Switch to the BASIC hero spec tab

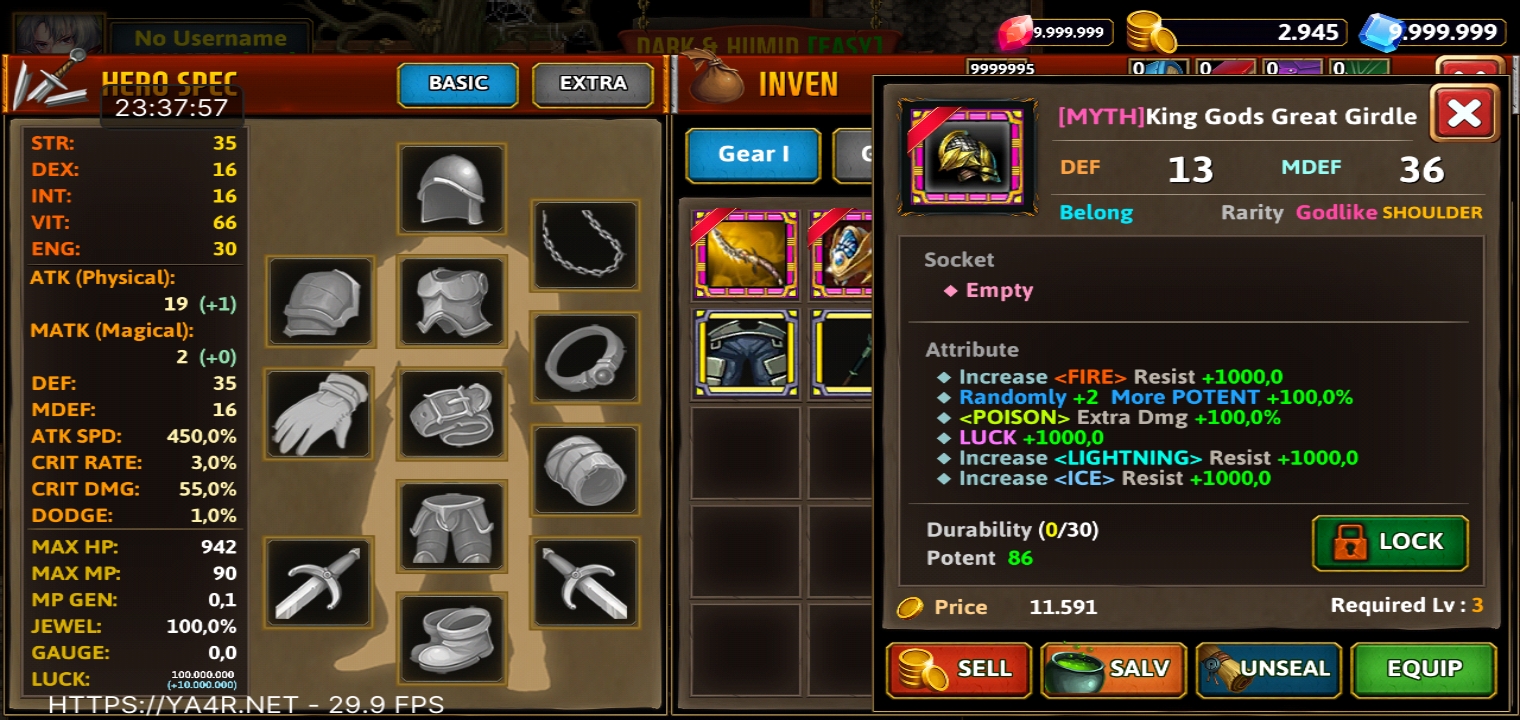pos(457,84)
